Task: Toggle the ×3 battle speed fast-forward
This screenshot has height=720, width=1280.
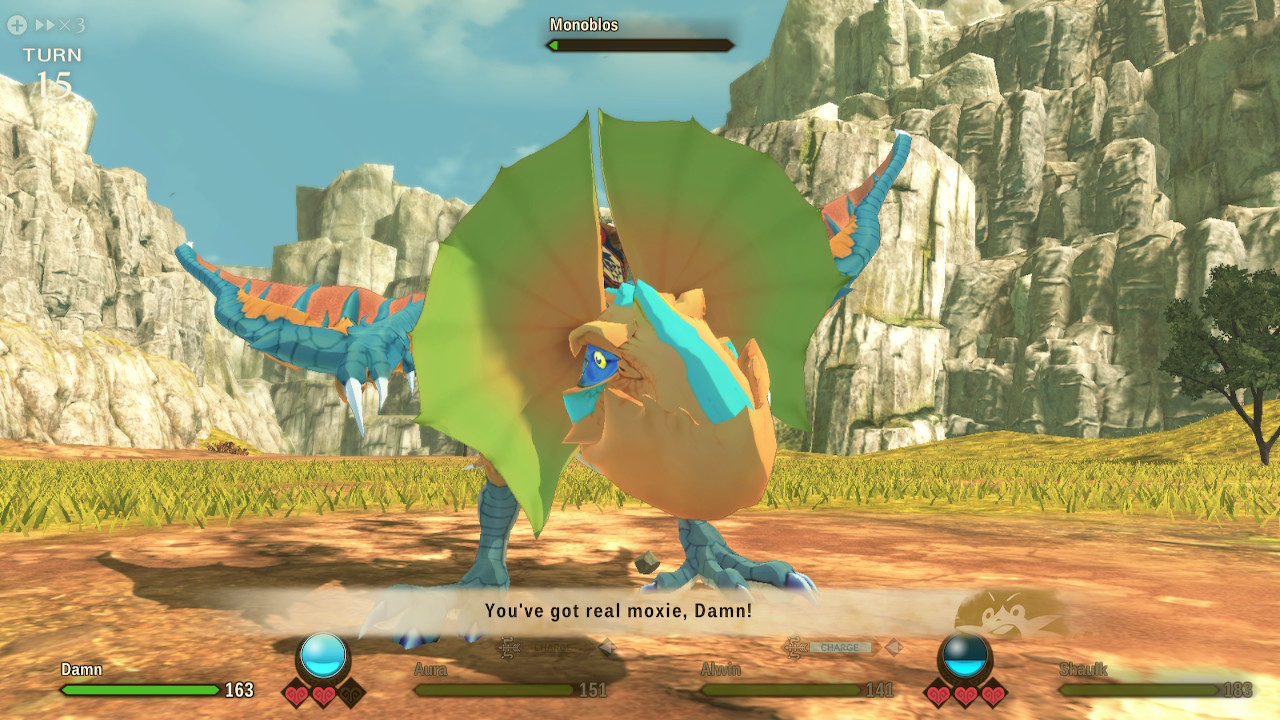Action: 58,25
